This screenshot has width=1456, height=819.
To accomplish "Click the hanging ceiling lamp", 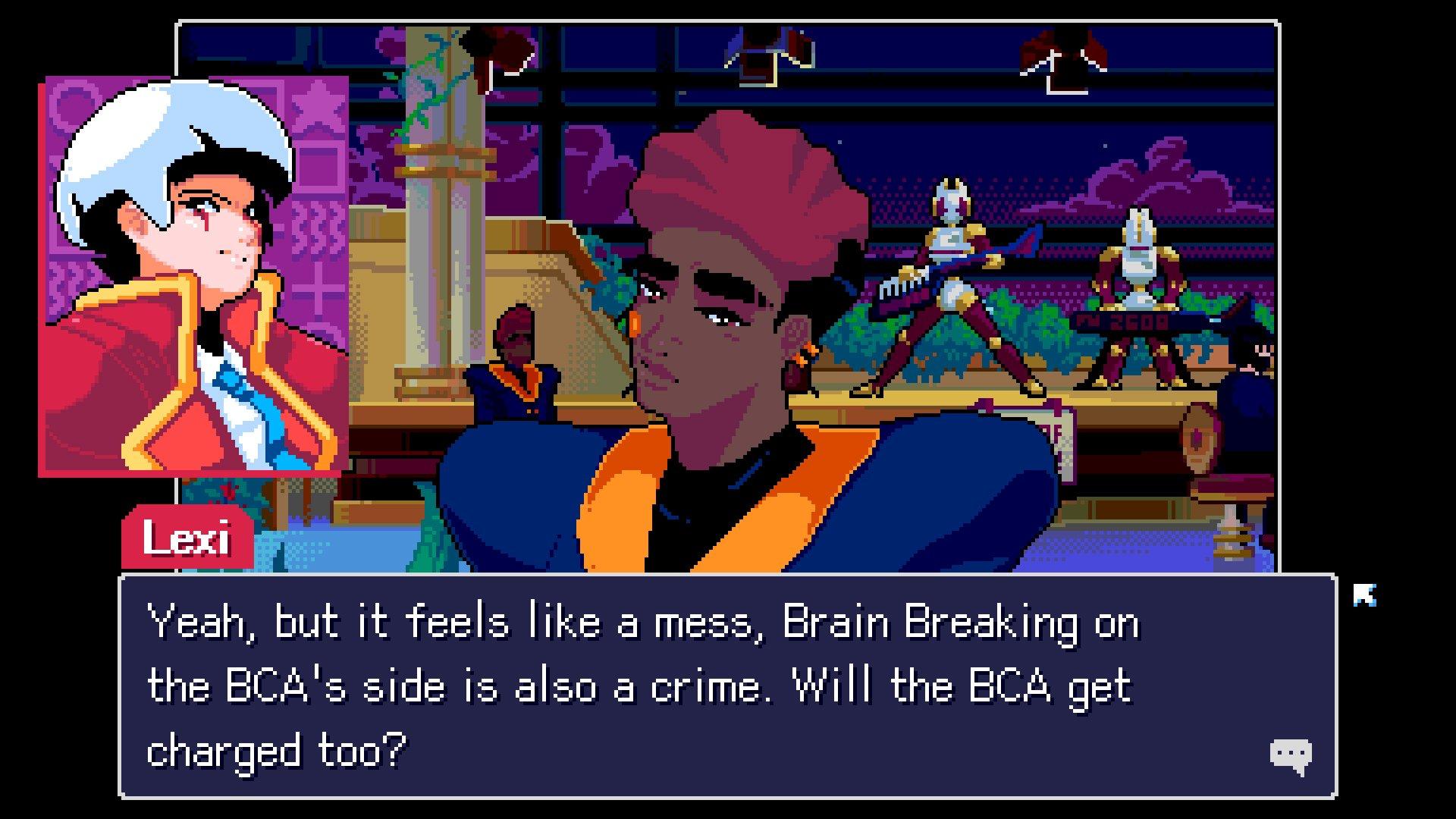I will click(758, 53).
